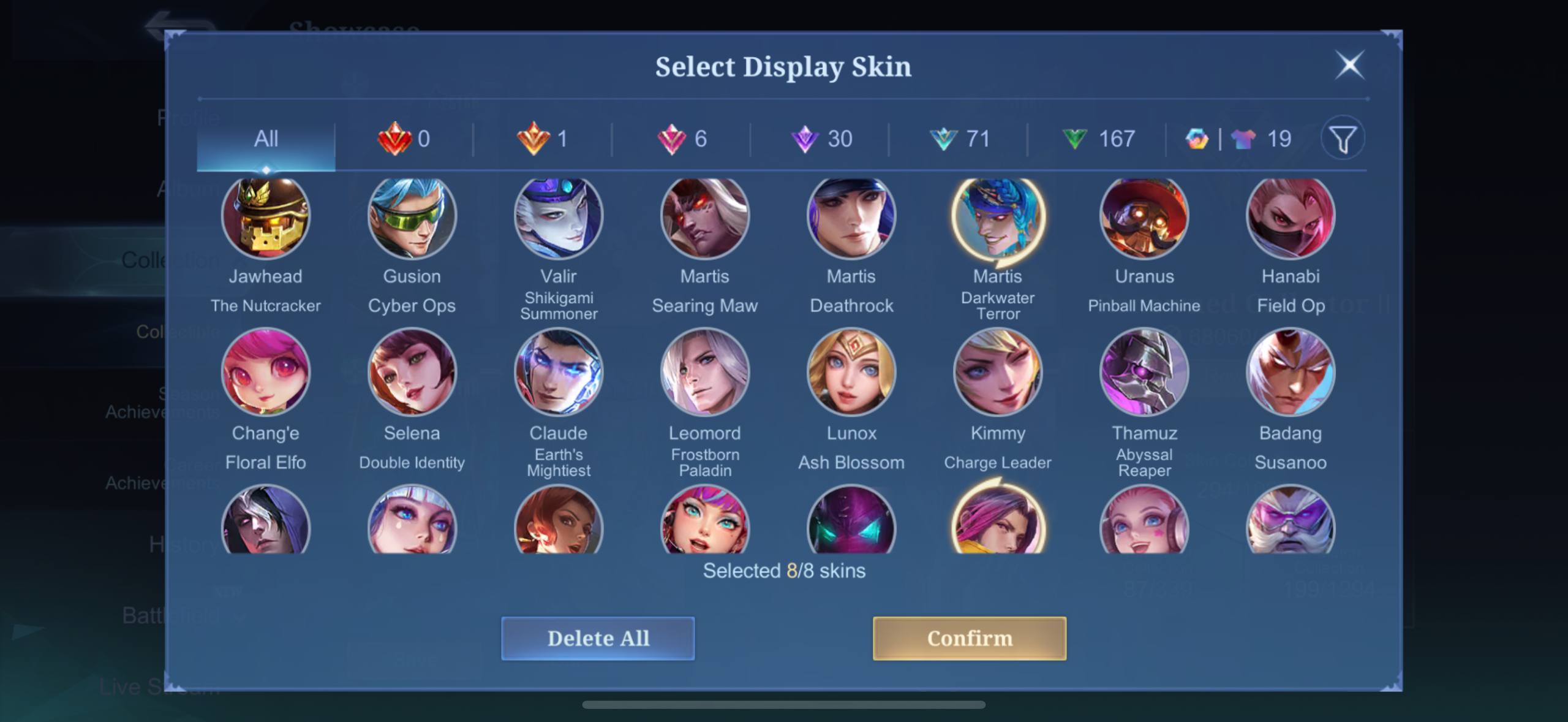
Task: Switch to the All skins tab
Action: (266, 139)
